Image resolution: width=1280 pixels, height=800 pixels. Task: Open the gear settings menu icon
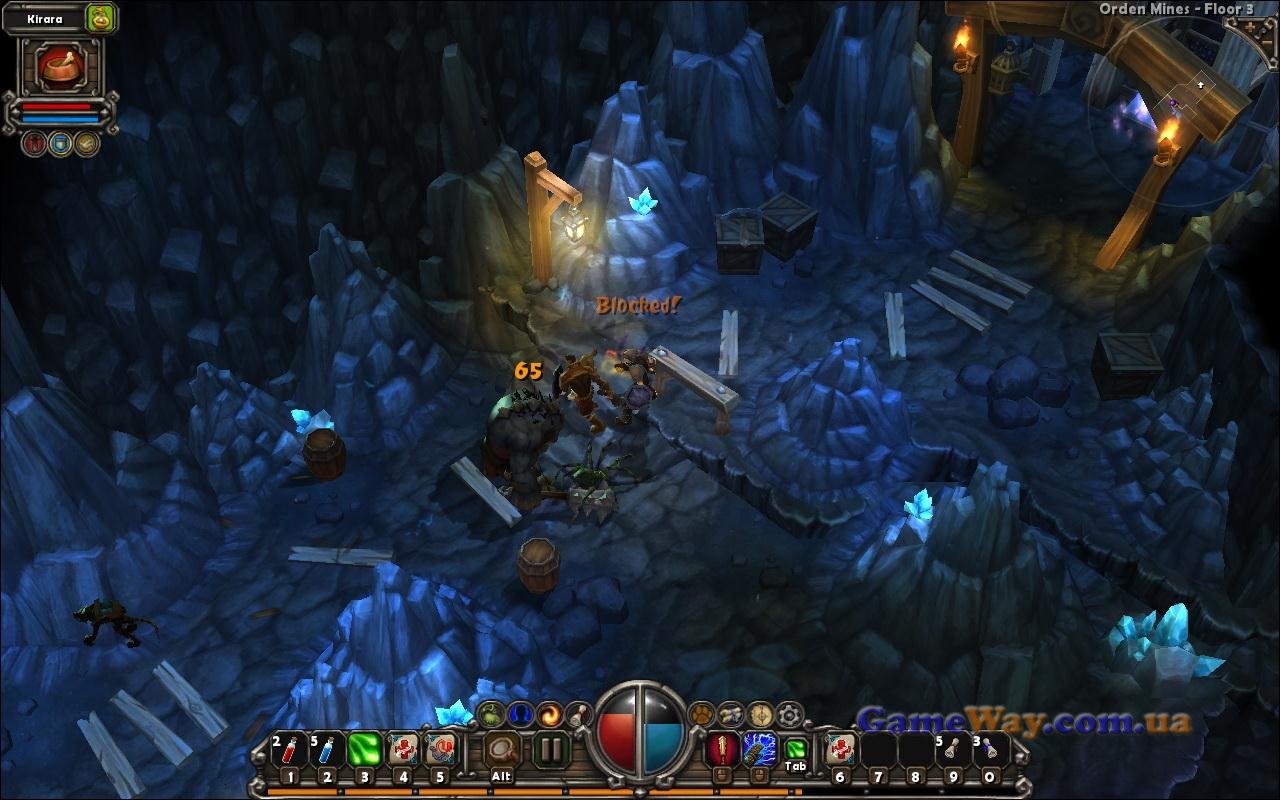coord(790,714)
